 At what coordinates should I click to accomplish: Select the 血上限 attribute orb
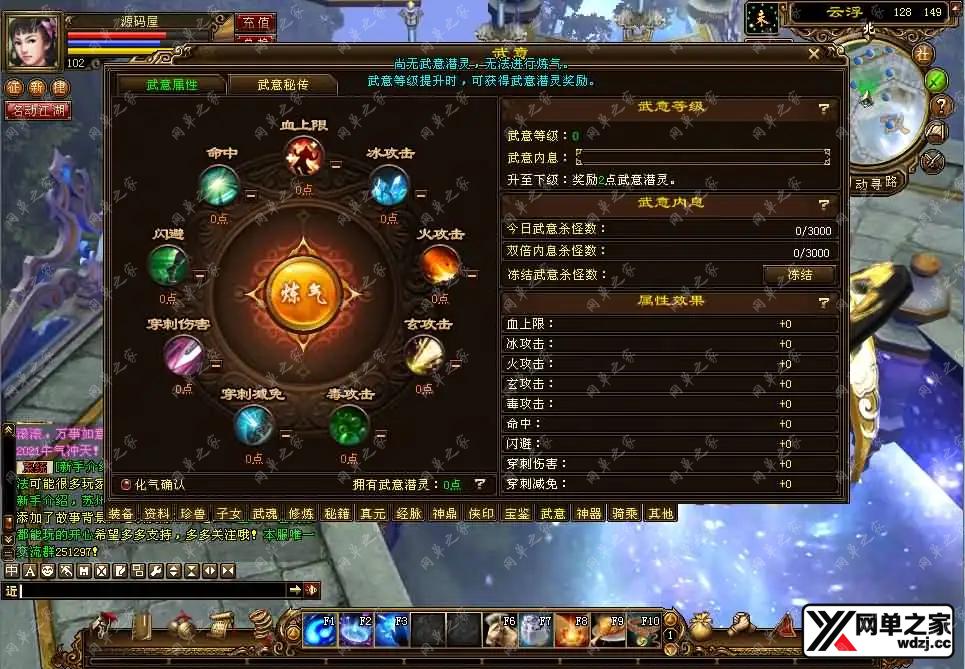coord(303,155)
